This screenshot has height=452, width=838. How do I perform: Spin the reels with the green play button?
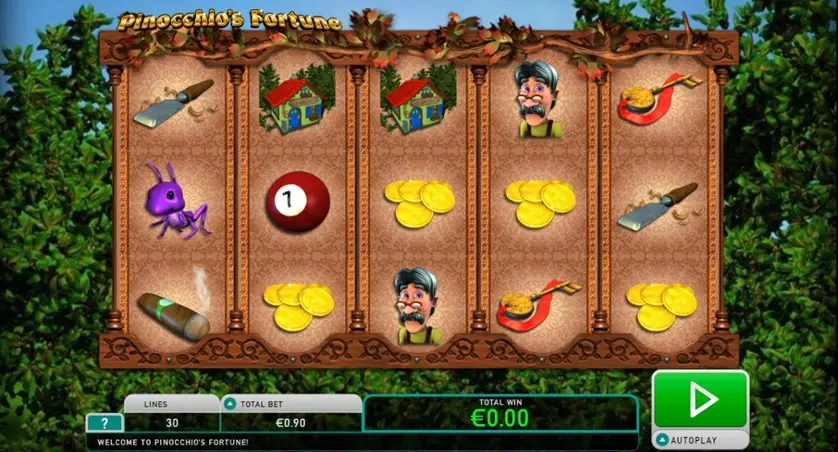pos(700,399)
